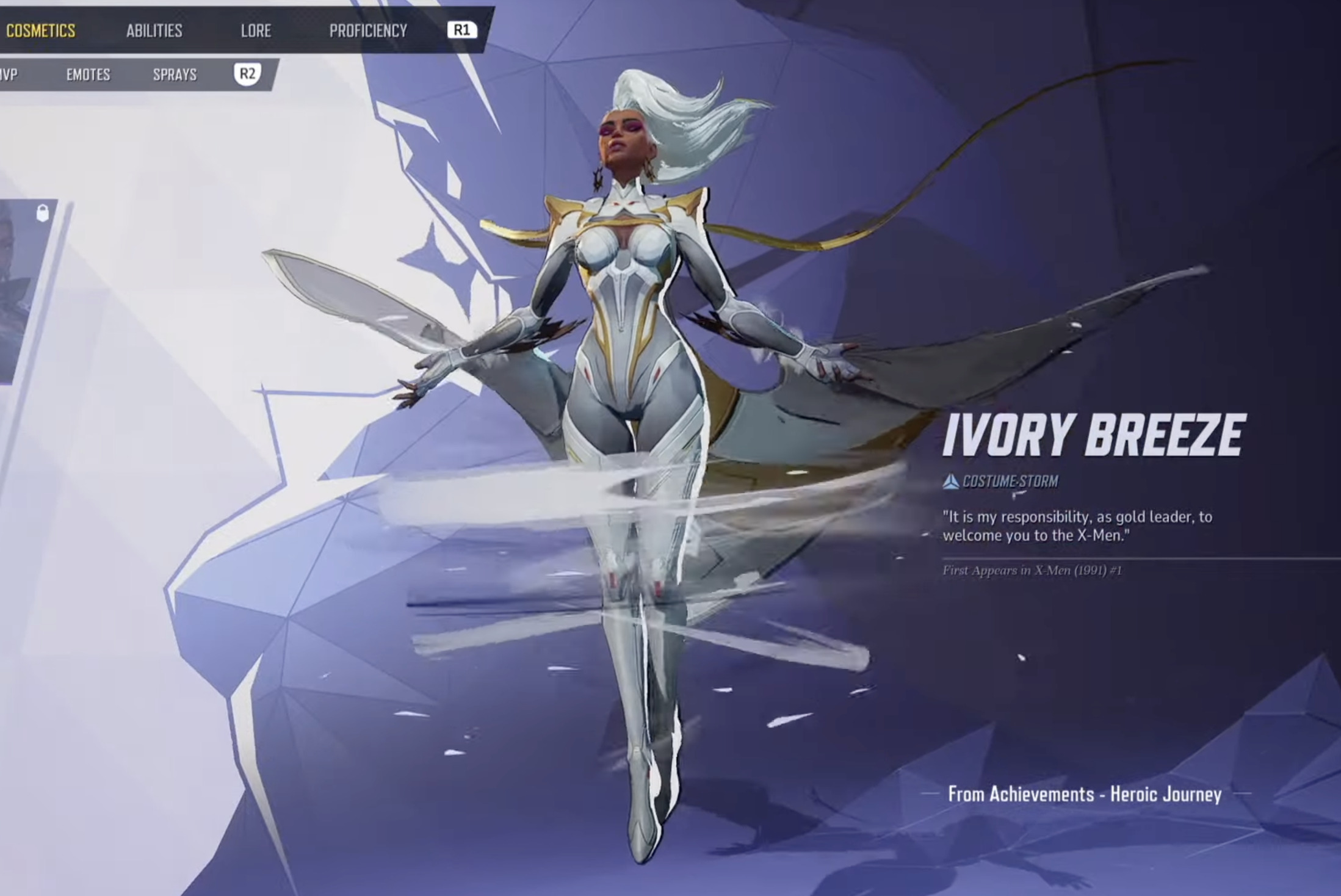
Task: Switch to the Sprays sub-tab
Action: click(175, 74)
